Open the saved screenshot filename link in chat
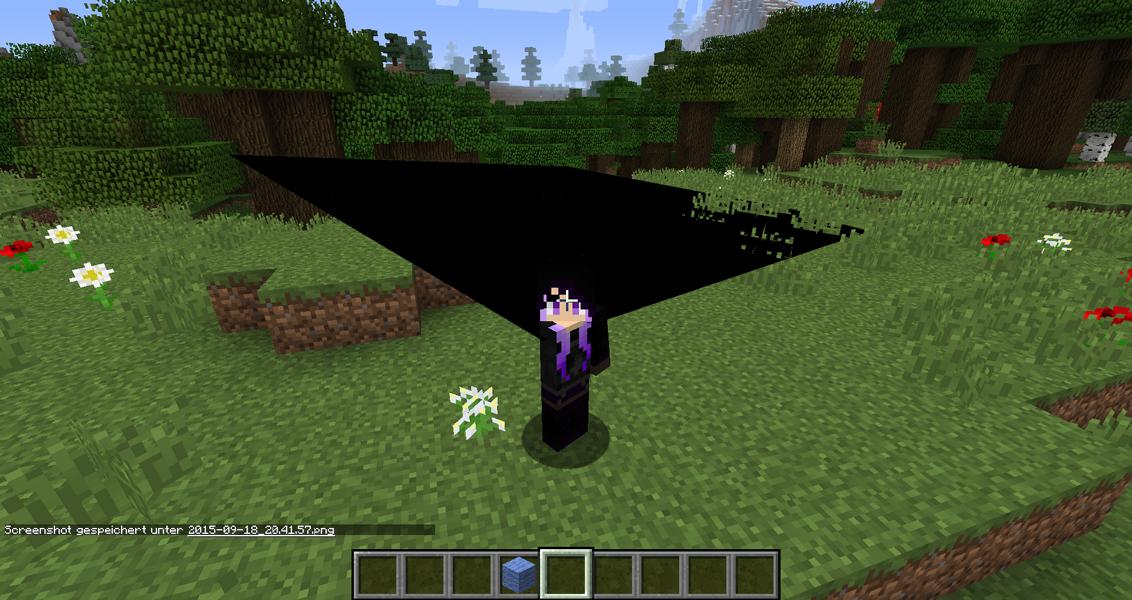Viewport: 1132px width, 600px height. coord(260,529)
